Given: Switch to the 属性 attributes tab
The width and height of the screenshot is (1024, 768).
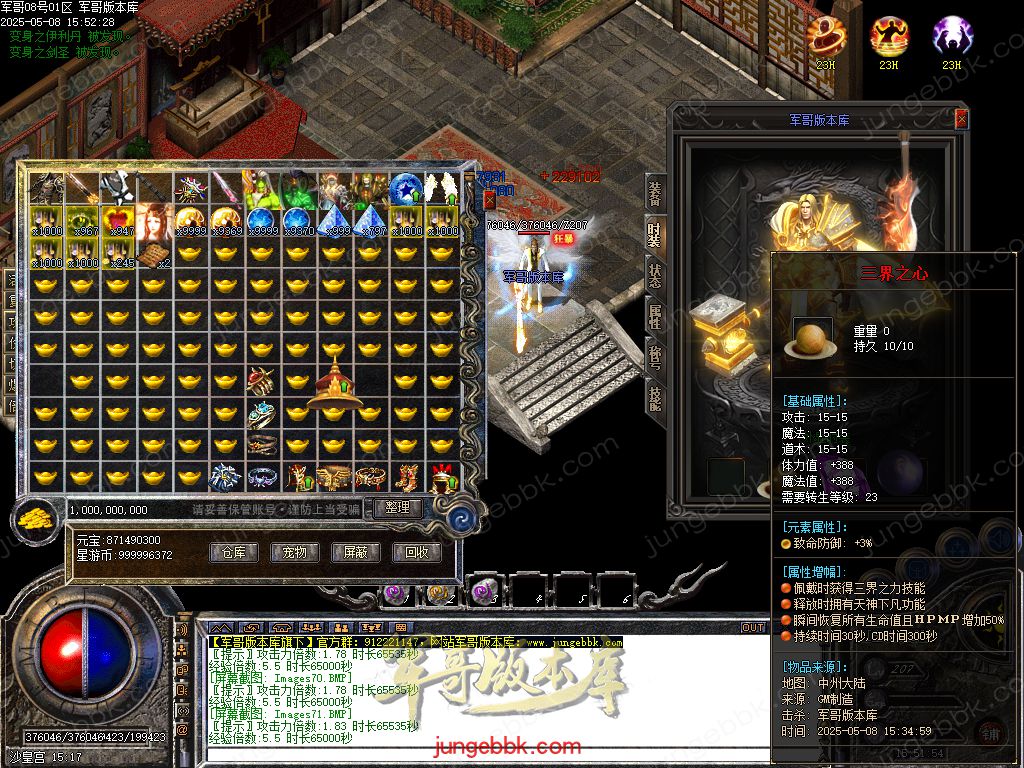Looking at the screenshot, I should pos(655,318).
